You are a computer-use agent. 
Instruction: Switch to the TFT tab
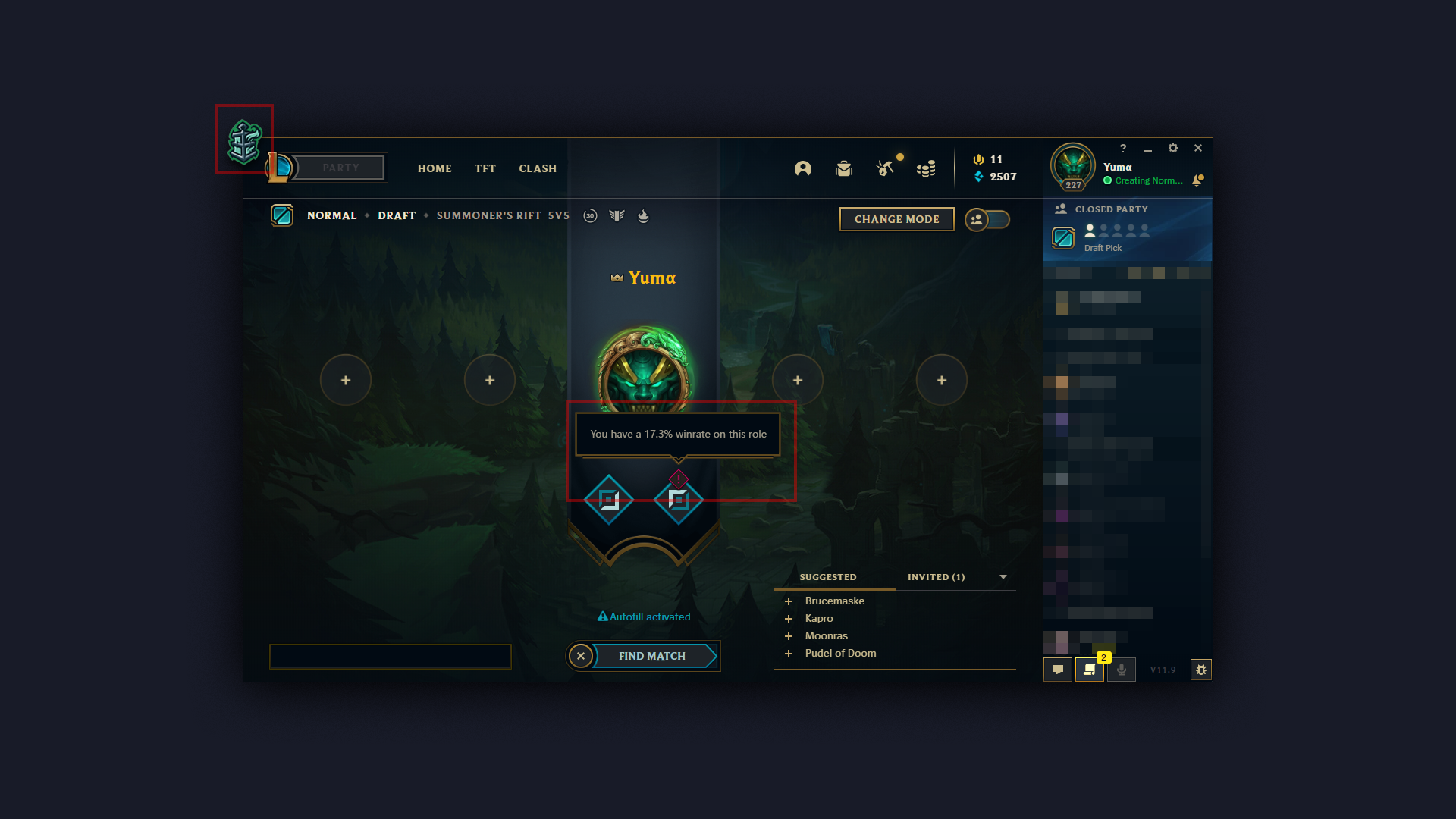485,168
